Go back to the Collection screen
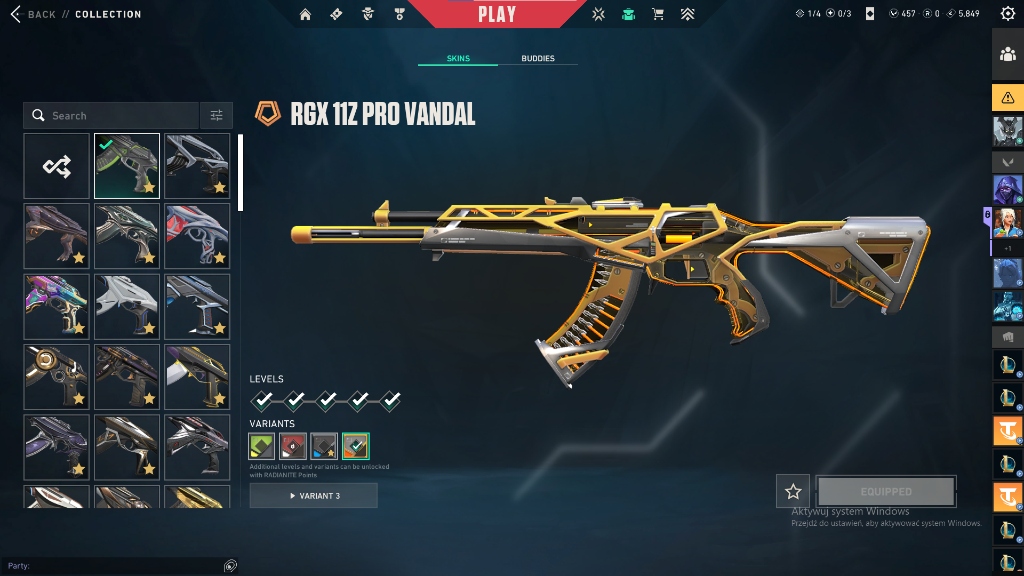 point(40,14)
